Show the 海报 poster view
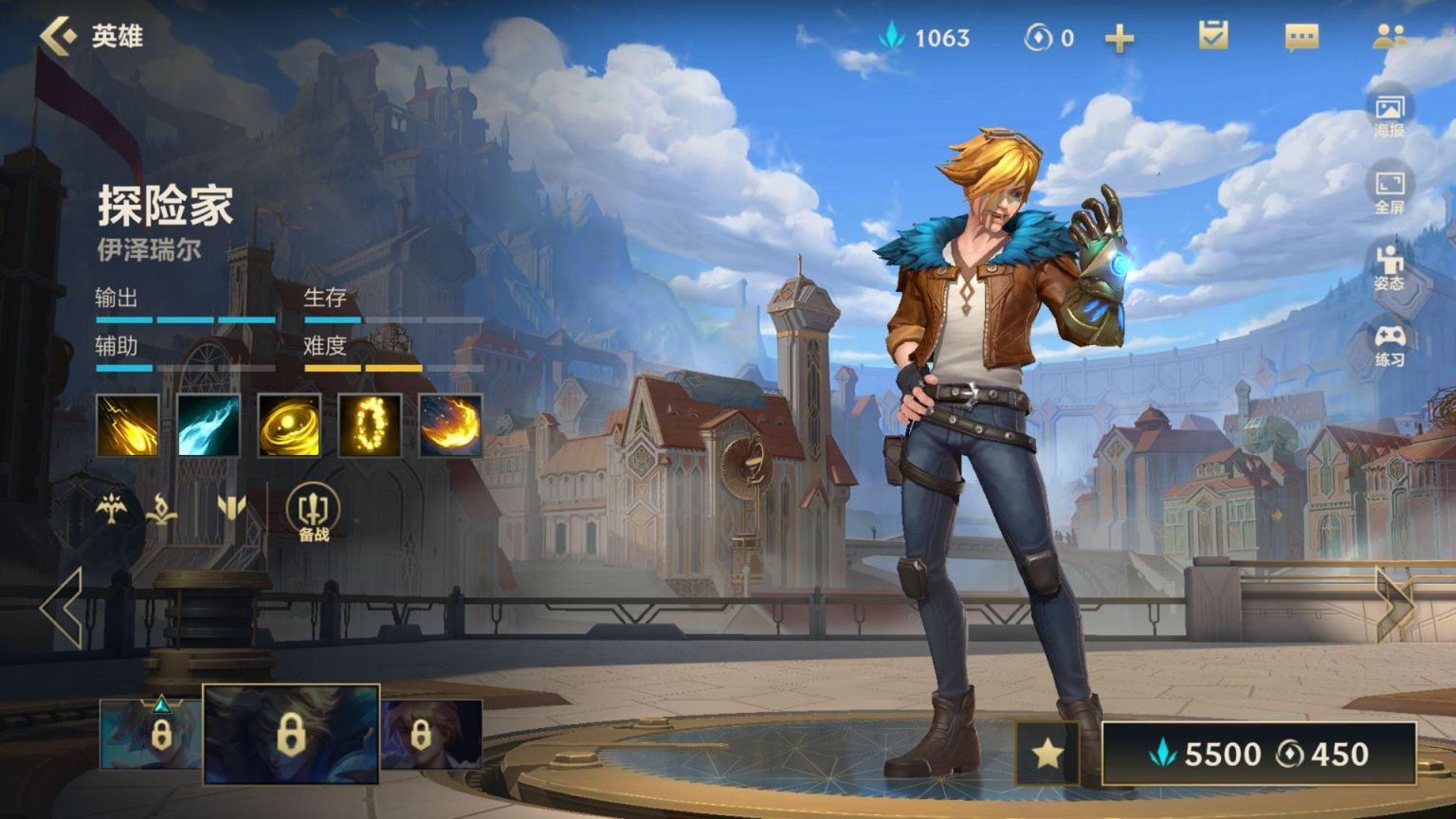The image size is (1456, 819). (1390, 114)
